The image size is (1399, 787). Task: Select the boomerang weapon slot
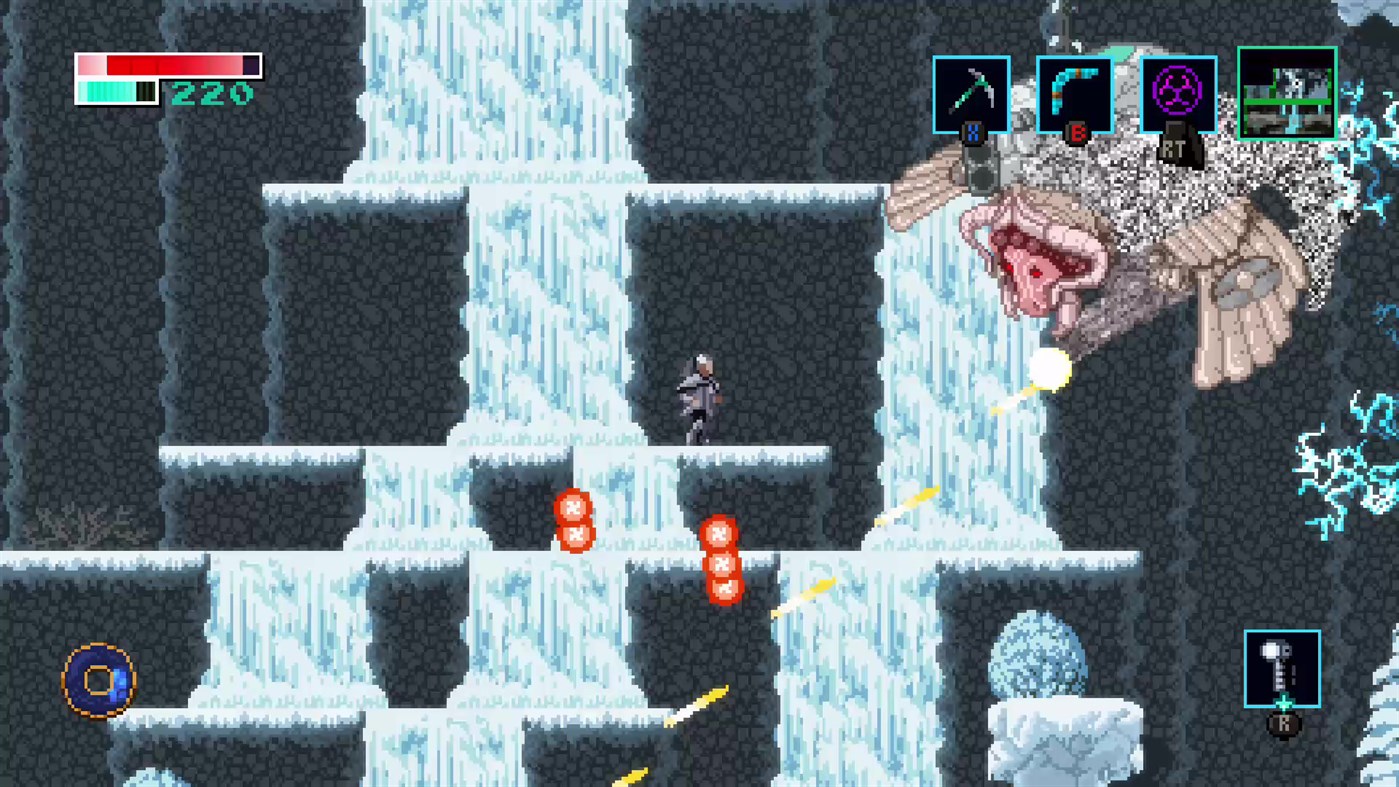pos(1076,92)
